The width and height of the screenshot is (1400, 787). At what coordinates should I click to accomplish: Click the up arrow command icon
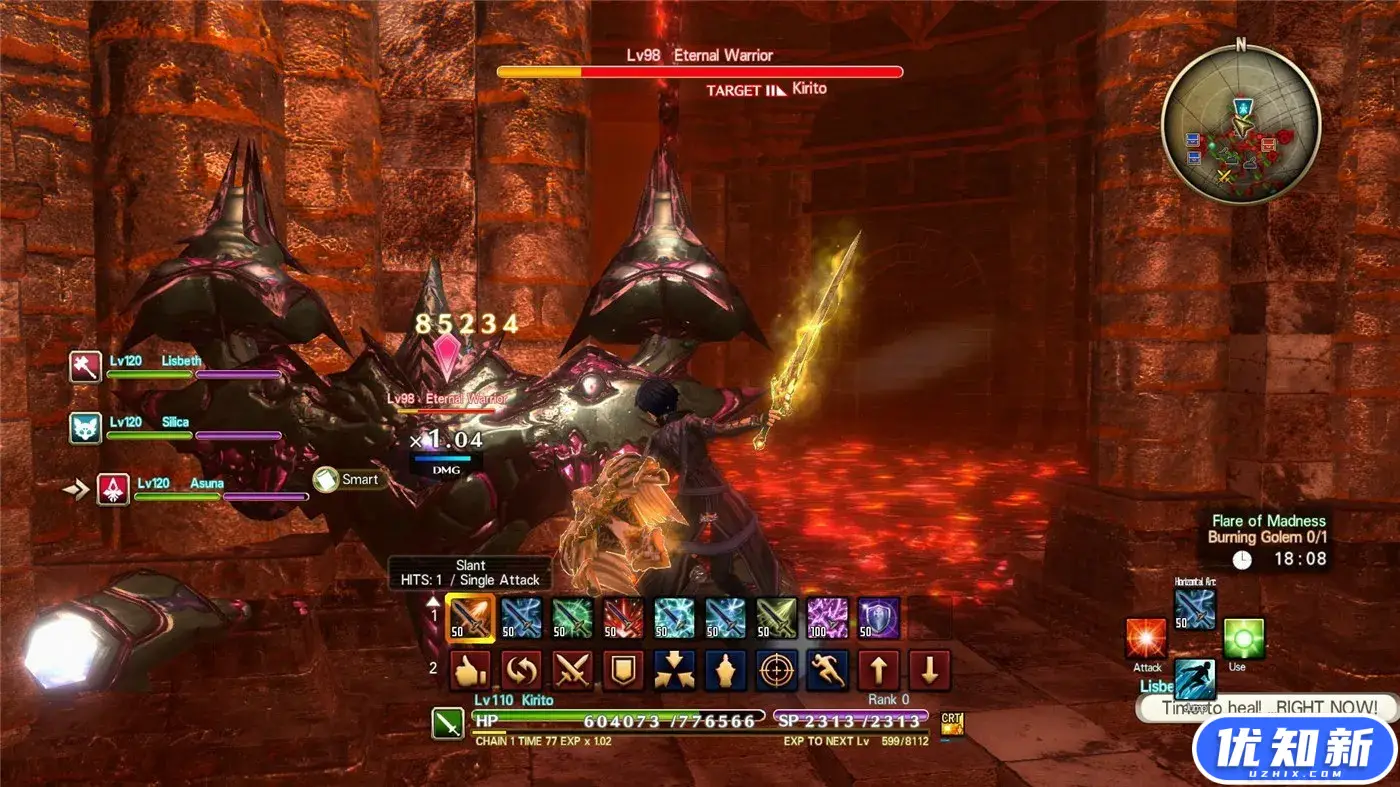(879, 670)
